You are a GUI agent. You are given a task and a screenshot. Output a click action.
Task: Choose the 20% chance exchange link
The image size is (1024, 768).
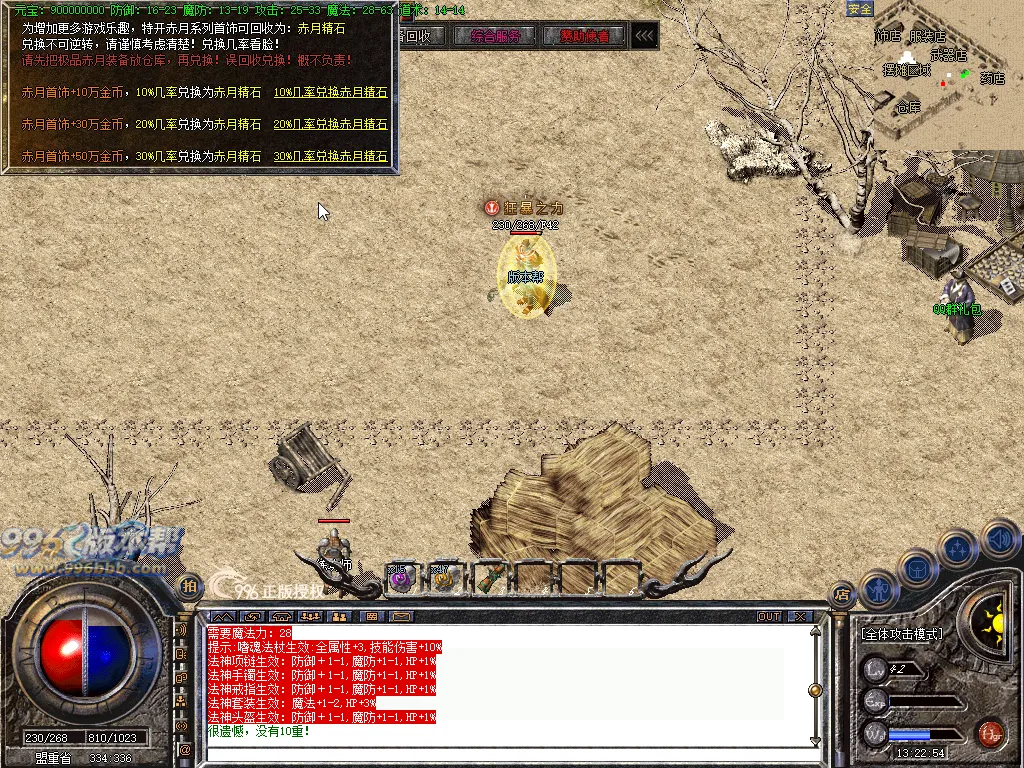tap(330, 125)
